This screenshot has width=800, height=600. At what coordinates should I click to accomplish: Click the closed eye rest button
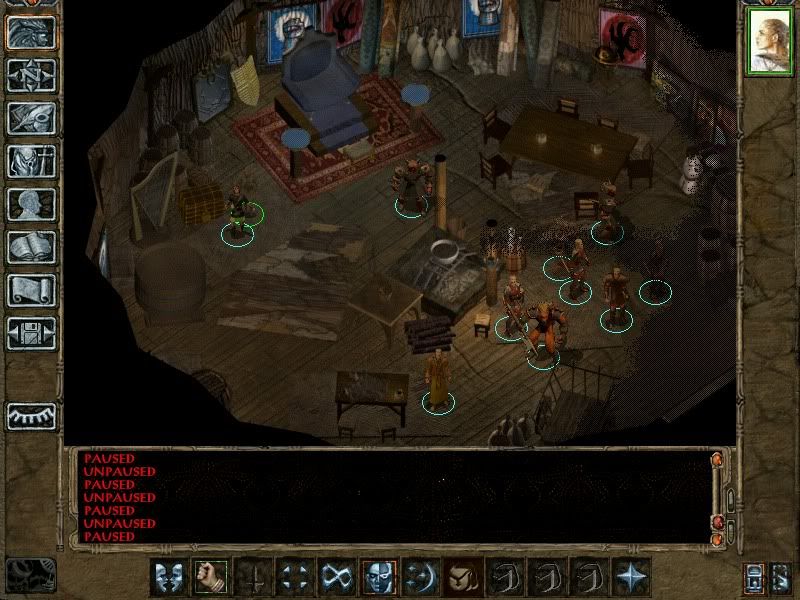click(30, 415)
